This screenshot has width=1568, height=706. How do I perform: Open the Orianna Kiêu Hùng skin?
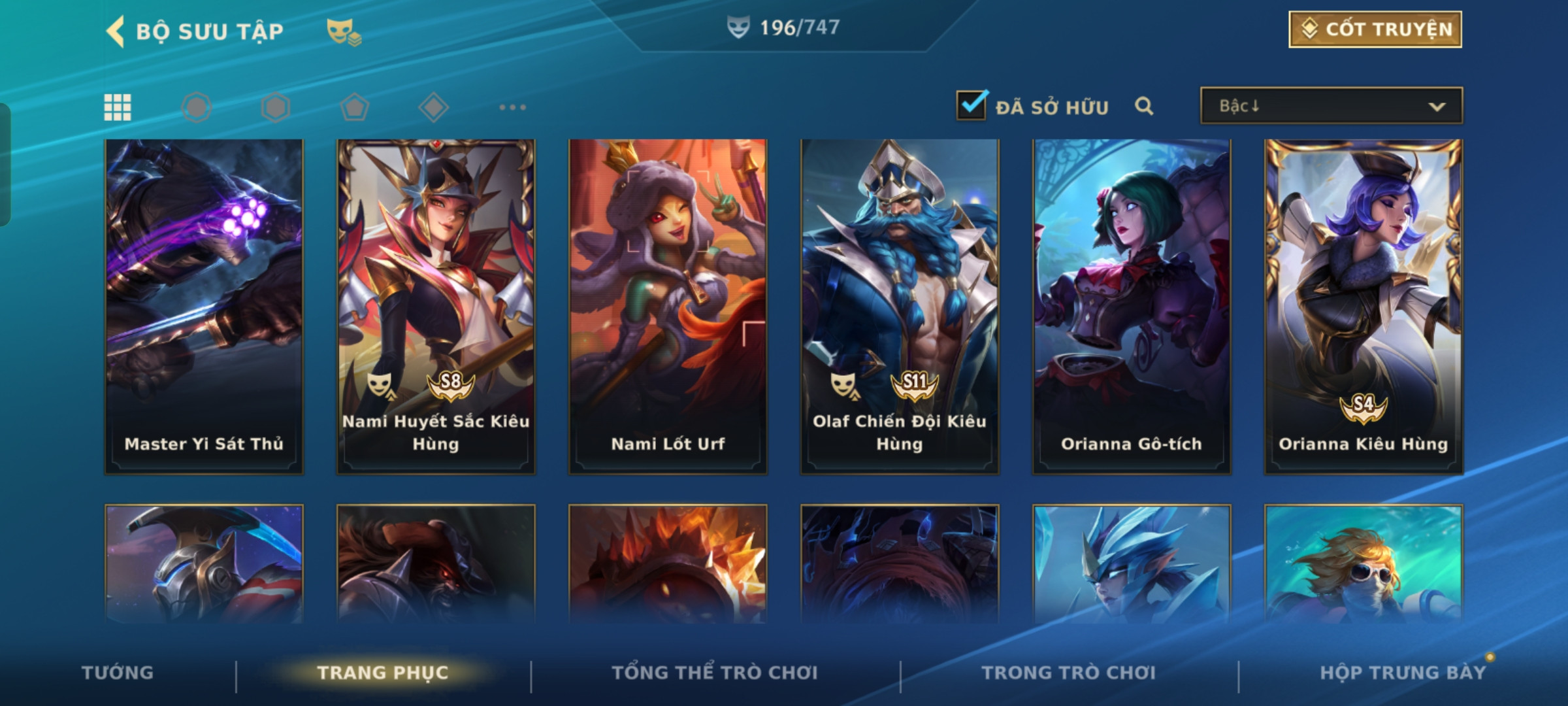1364,306
